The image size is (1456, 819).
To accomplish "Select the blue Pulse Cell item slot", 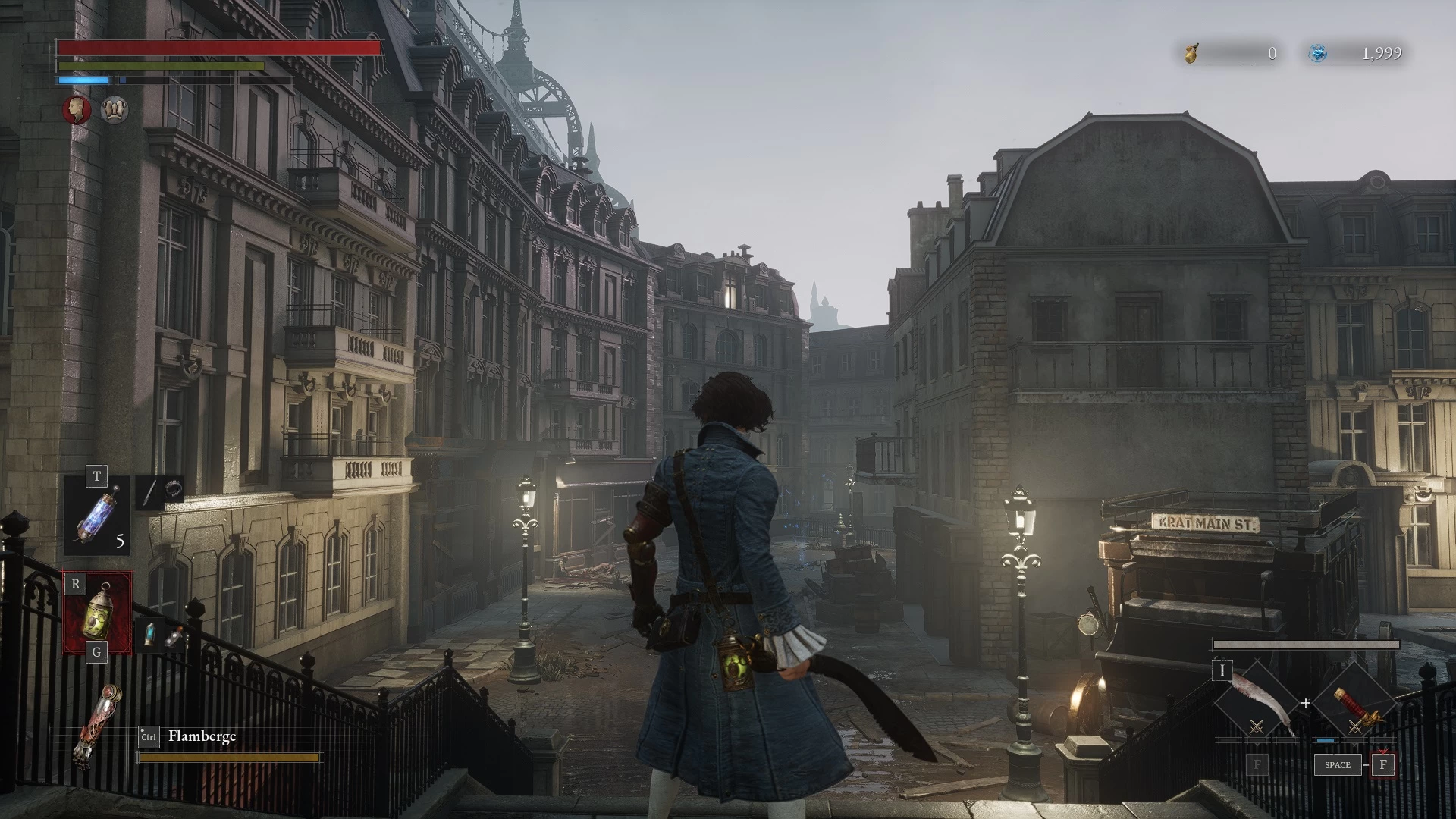I will pyautogui.click(x=97, y=516).
